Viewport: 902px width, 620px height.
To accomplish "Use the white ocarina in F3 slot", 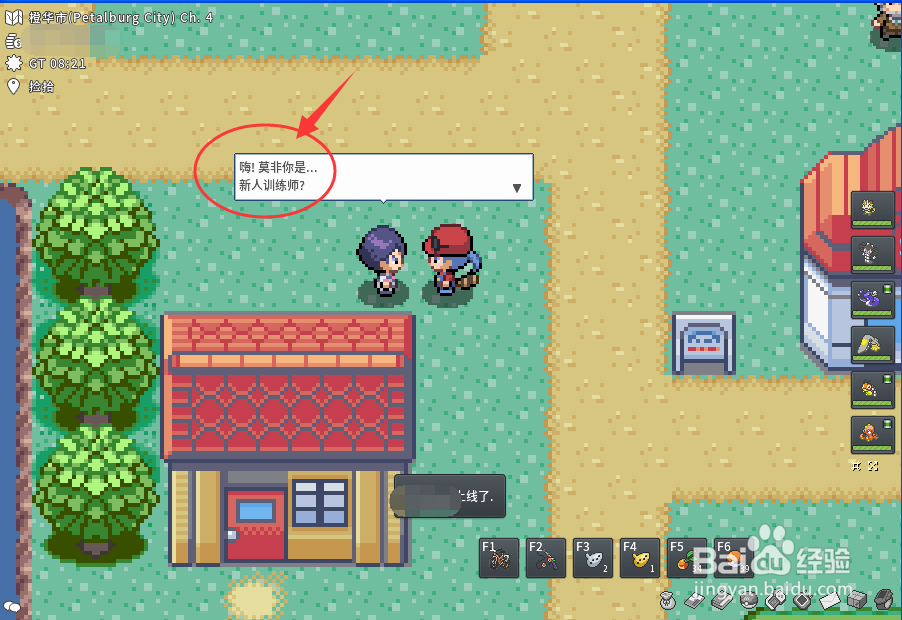I will [591, 558].
